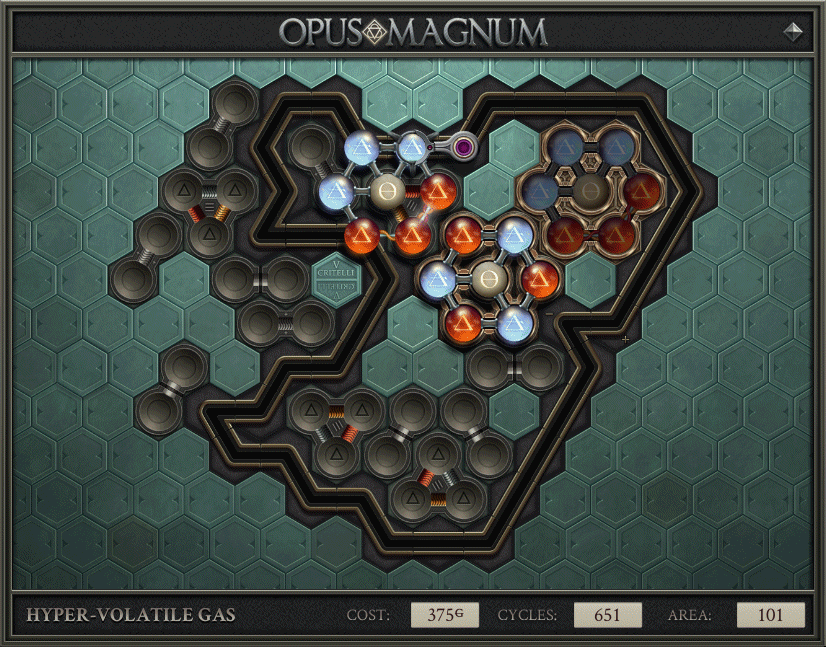The image size is (826, 647).
Task: Click the diamond icon in the title banner
Action: coord(794,31)
